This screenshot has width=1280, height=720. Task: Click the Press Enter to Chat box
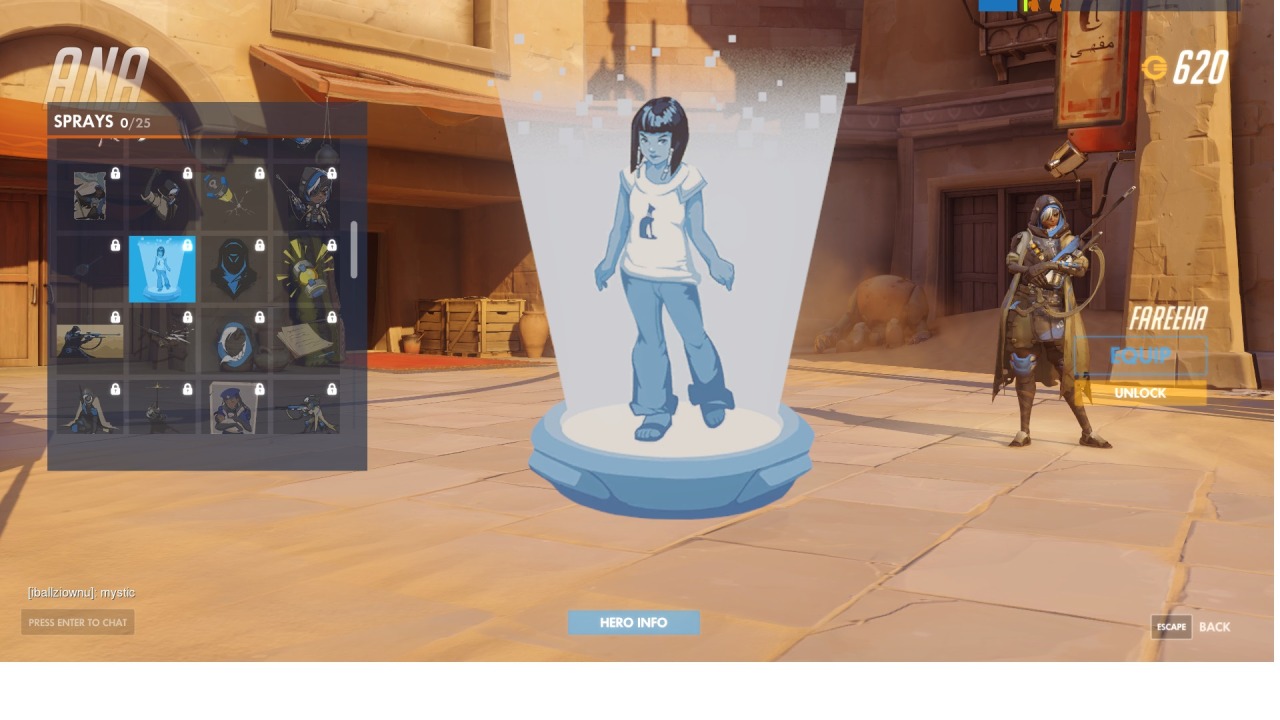point(78,622)
